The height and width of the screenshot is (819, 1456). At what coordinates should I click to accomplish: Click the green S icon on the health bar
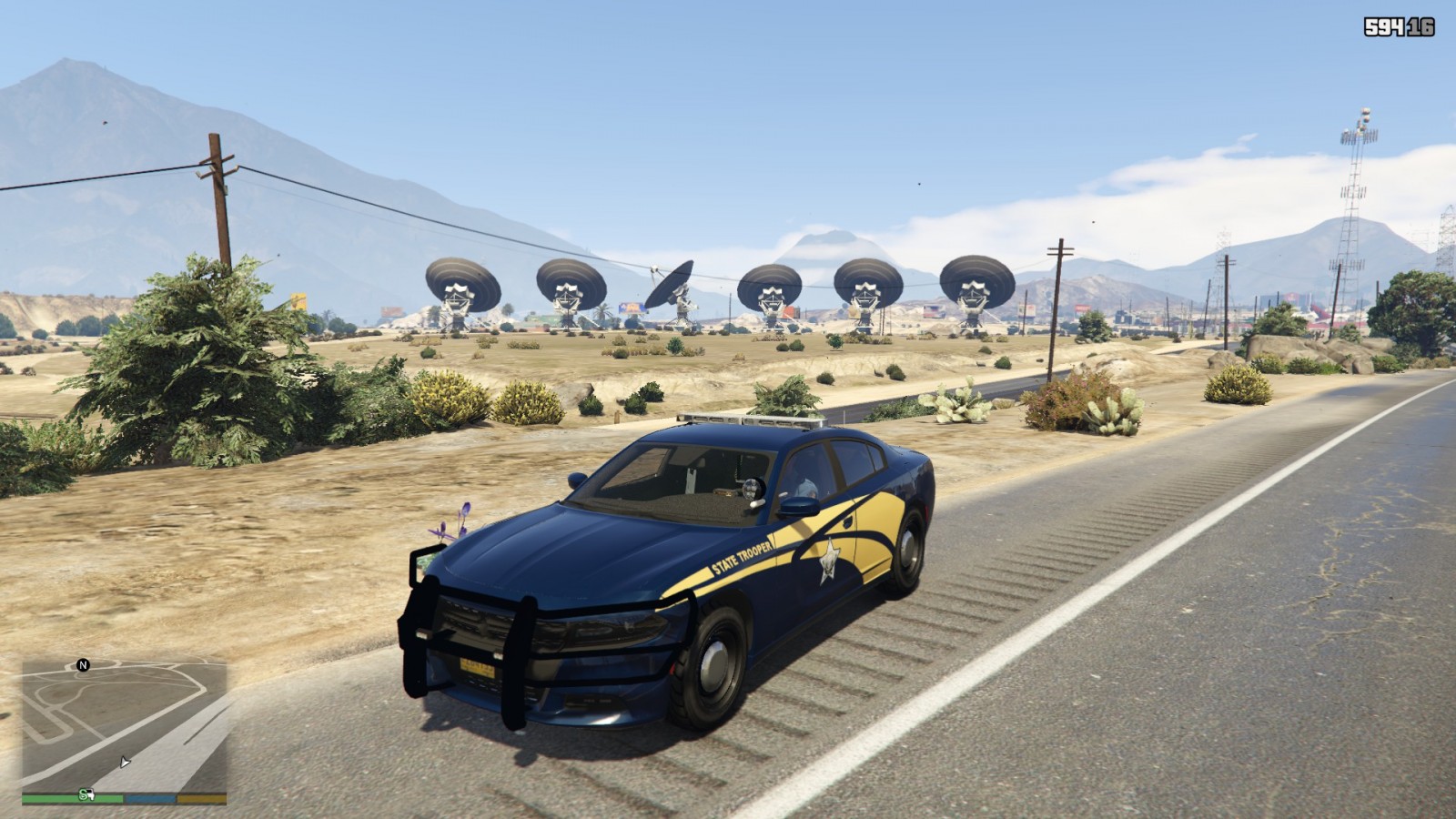[83, 797]
